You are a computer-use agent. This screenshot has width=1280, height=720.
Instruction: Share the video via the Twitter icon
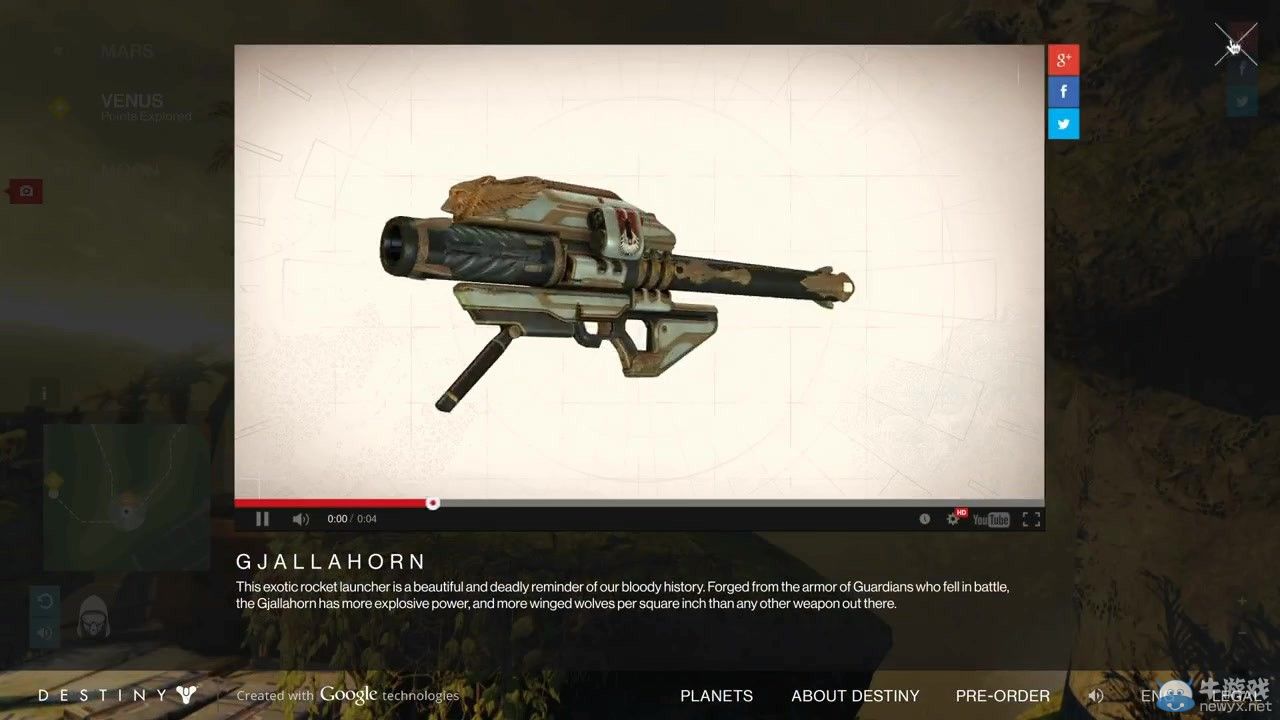pyautogui.click(x=1063, y=123)
